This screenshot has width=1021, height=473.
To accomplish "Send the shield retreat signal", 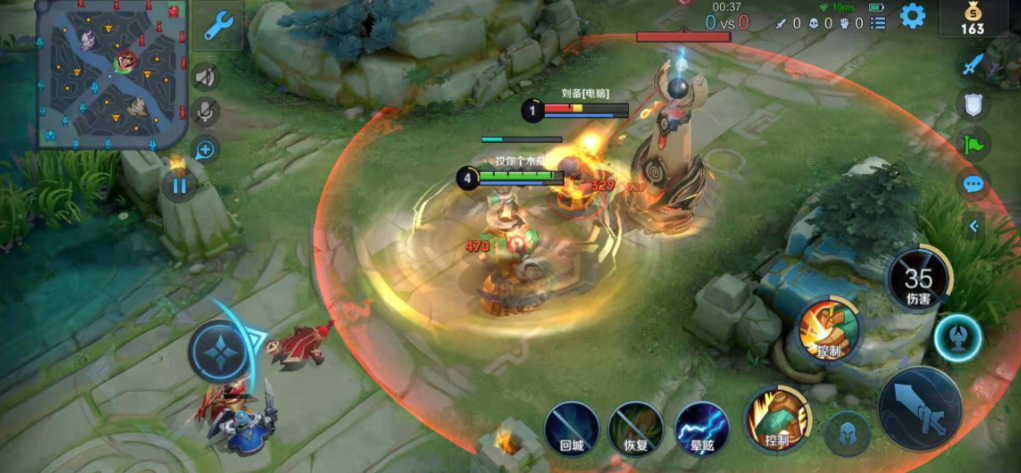I will pyautogui.click(x=973, y=104).
